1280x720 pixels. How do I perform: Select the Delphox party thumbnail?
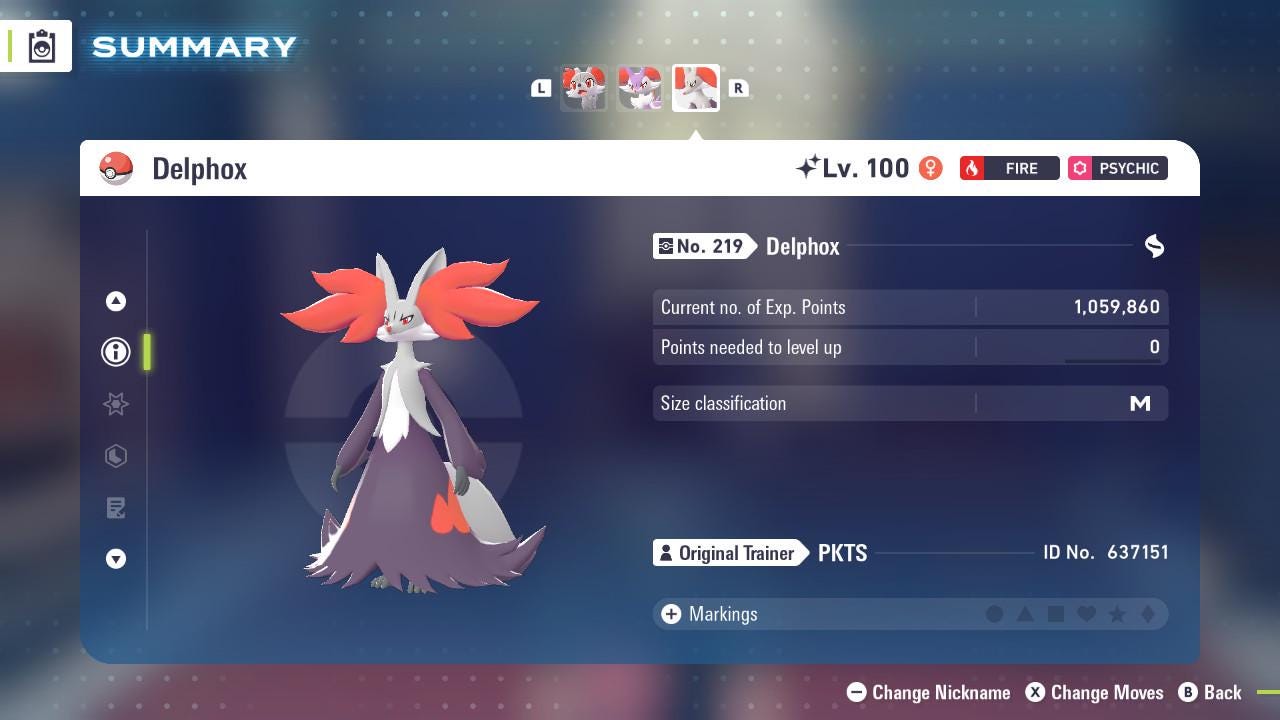[695, 87]
